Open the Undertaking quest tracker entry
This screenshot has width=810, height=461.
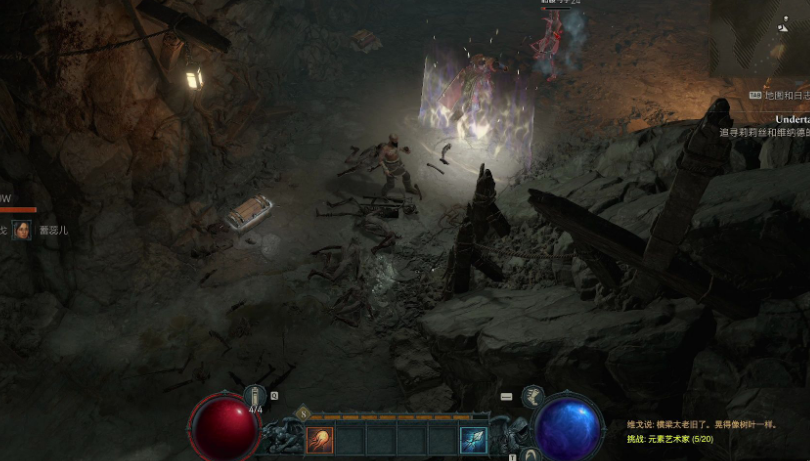(x=783, y=119)
